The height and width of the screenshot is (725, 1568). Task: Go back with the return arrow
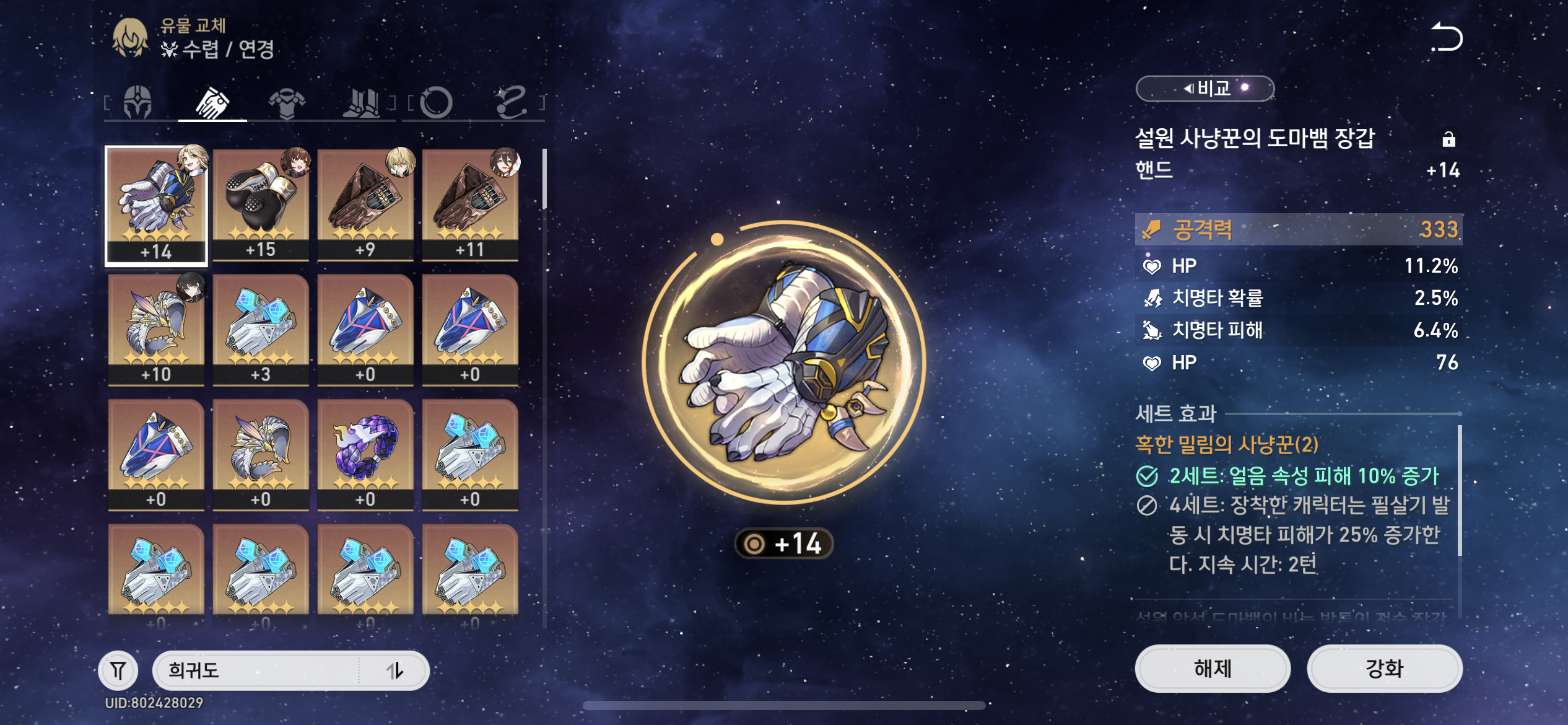[1446, 37]
